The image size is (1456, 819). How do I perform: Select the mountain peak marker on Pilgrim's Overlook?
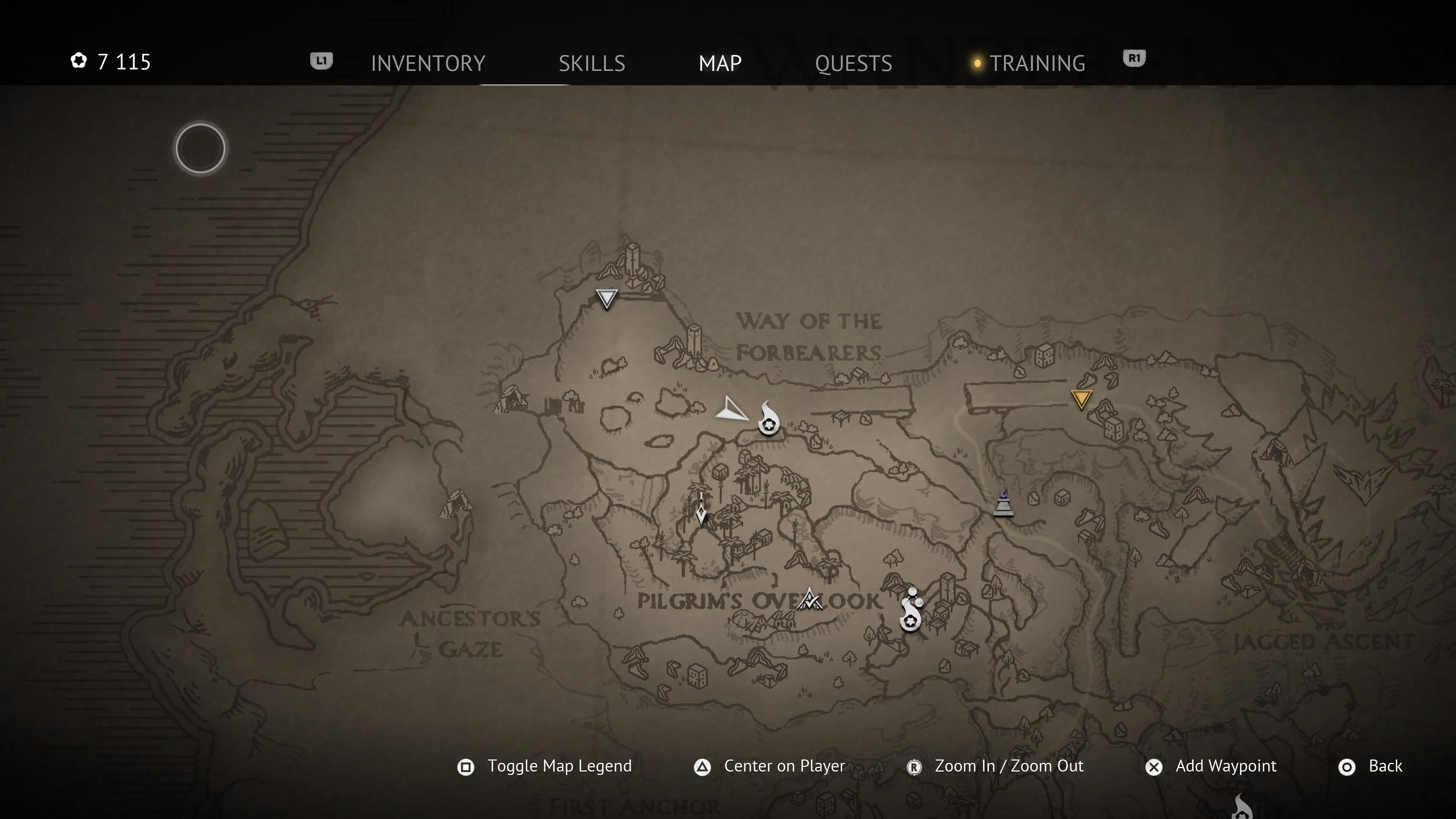810,600
